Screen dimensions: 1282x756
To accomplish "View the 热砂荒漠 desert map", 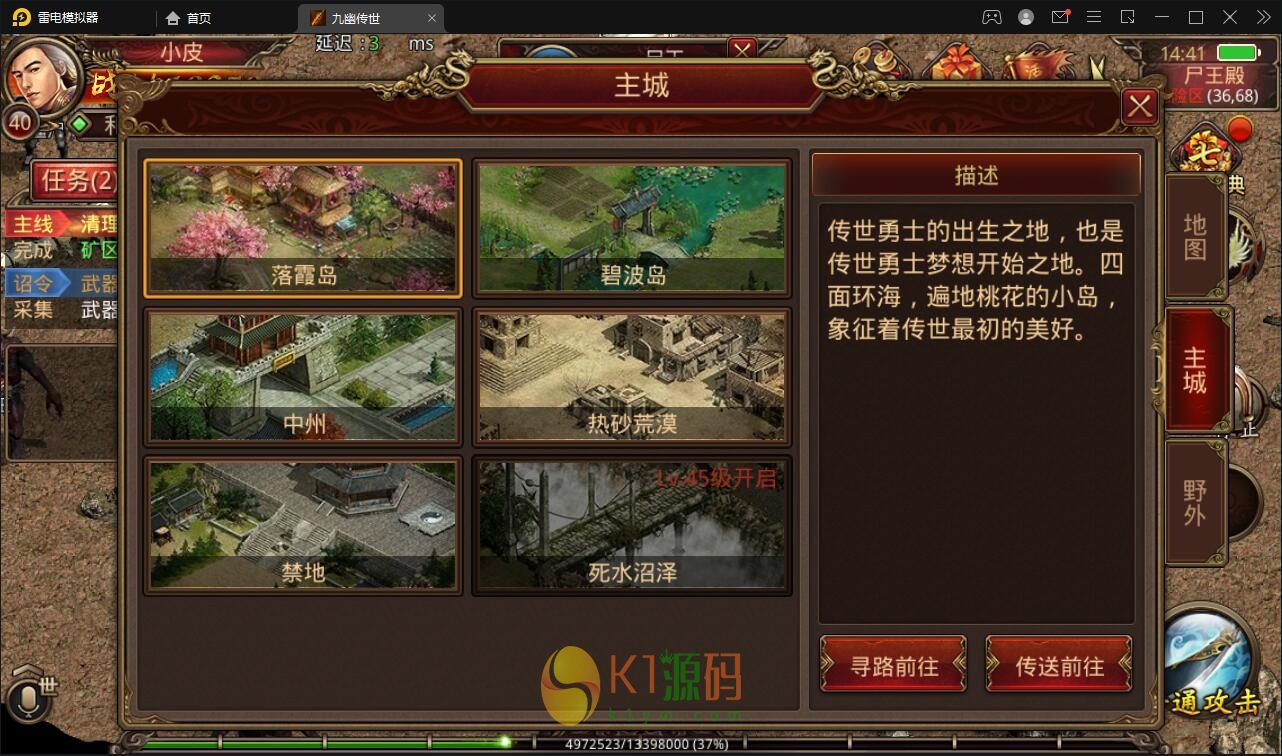I will tap(631, 378).
